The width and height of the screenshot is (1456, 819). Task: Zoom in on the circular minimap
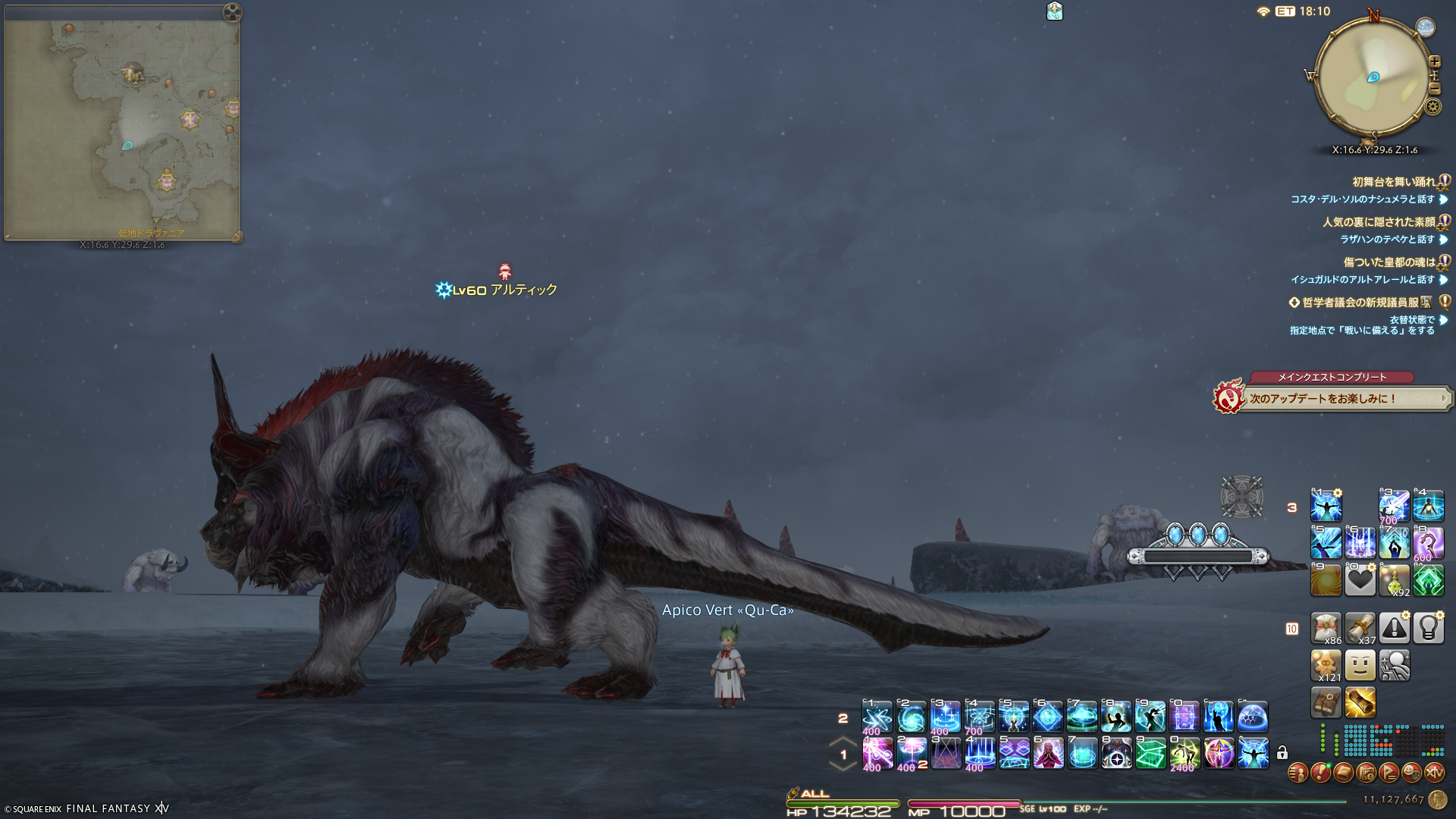click(x=1435, y=61)
